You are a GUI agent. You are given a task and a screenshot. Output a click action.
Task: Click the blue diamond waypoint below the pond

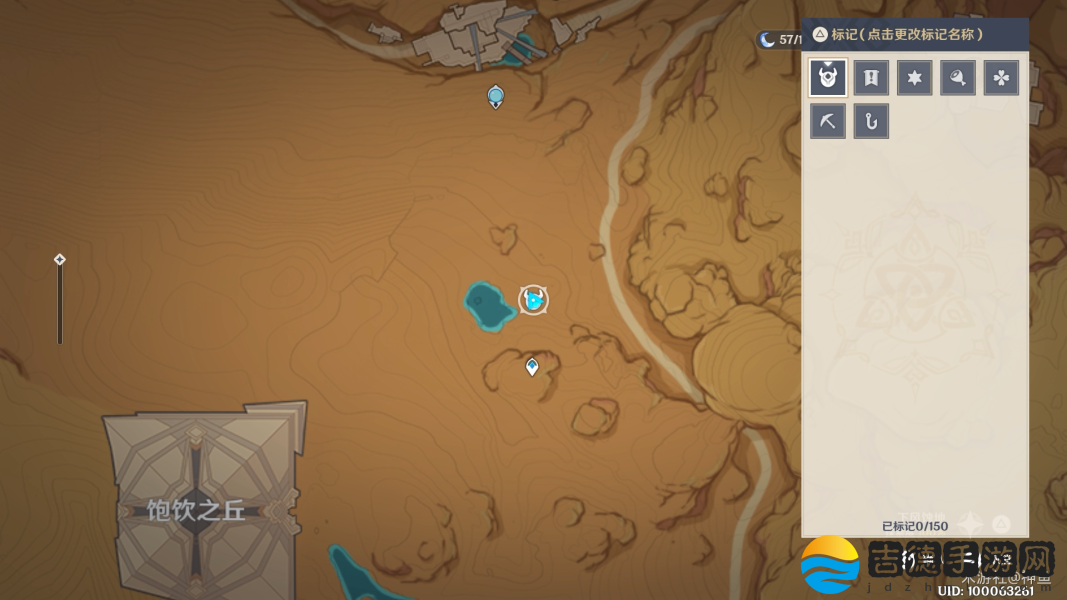[532, 367]
